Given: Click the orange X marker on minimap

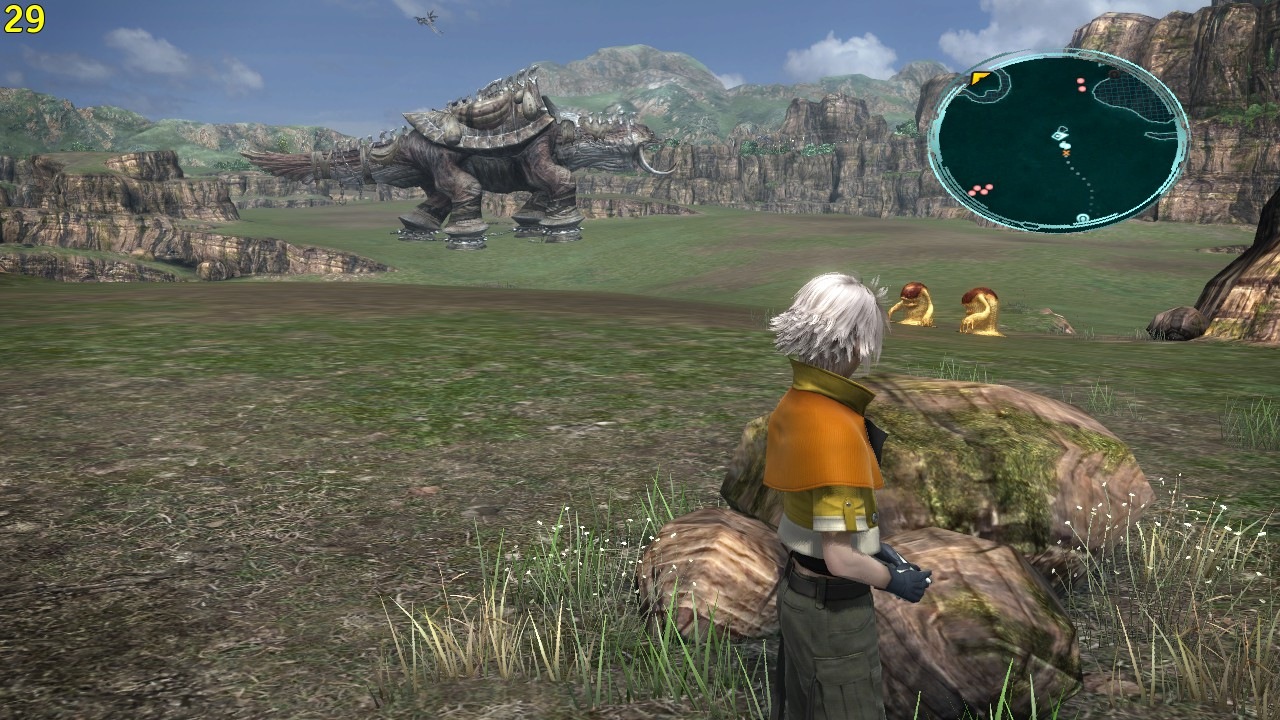Looking at the screenshot, I should (1066, 153).
